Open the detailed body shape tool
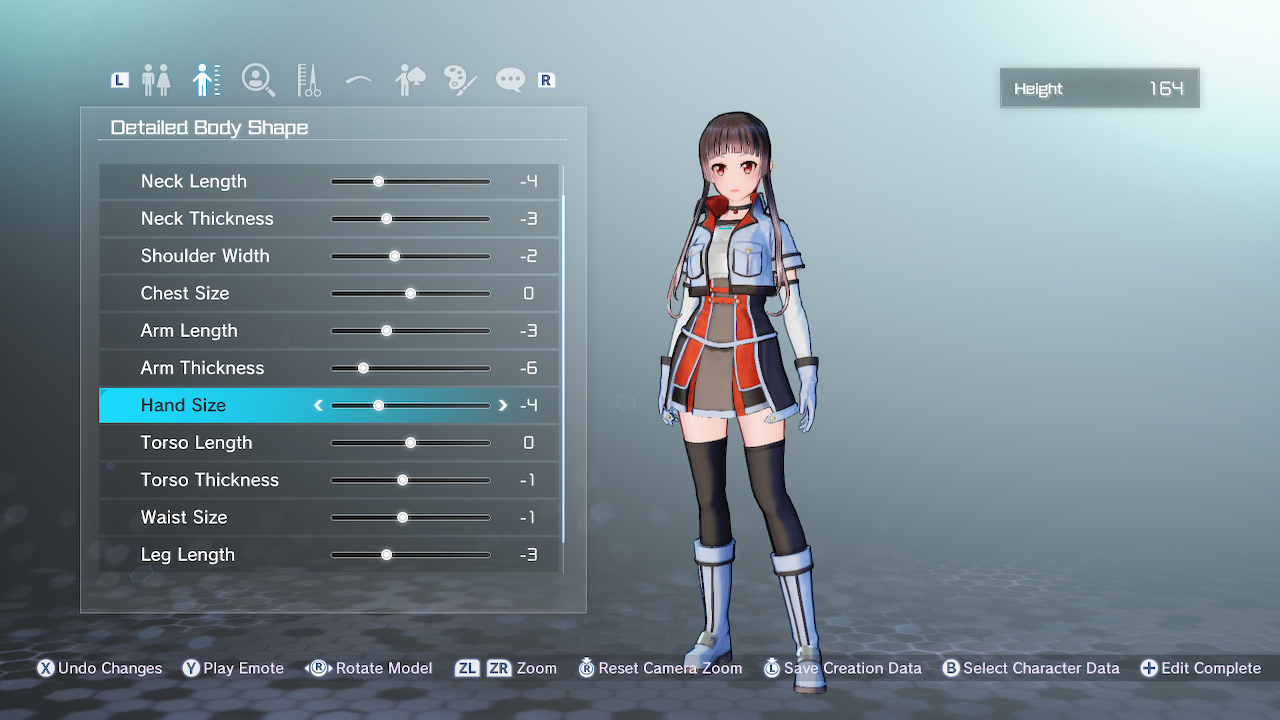This screenshot has height=720, width=1280. [206, 79]
